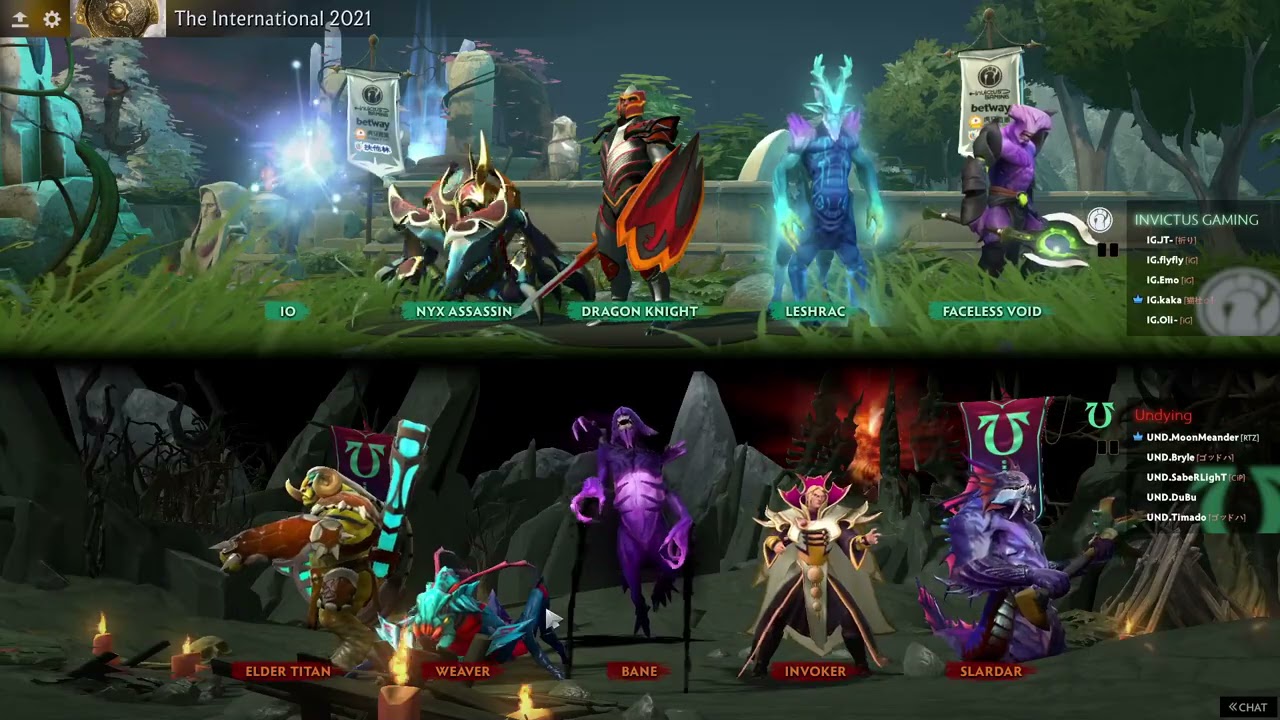Click the Invictus Gaming team logo
1280x720 pixels.
pos(1099,220)
